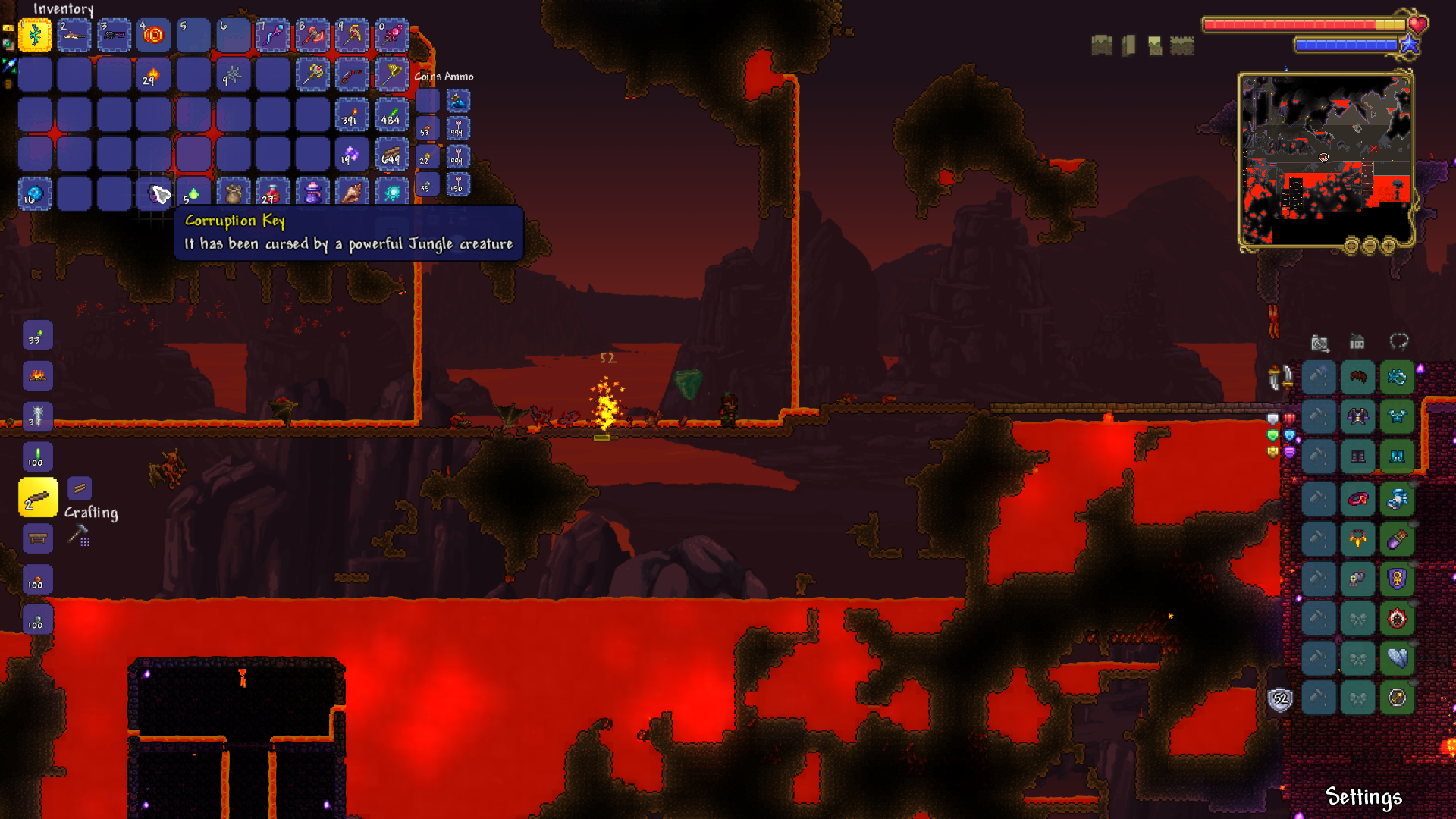Click the golden bug net inventory slot
The width and height of the screenshot is (1456, 819).
[391, 74]
